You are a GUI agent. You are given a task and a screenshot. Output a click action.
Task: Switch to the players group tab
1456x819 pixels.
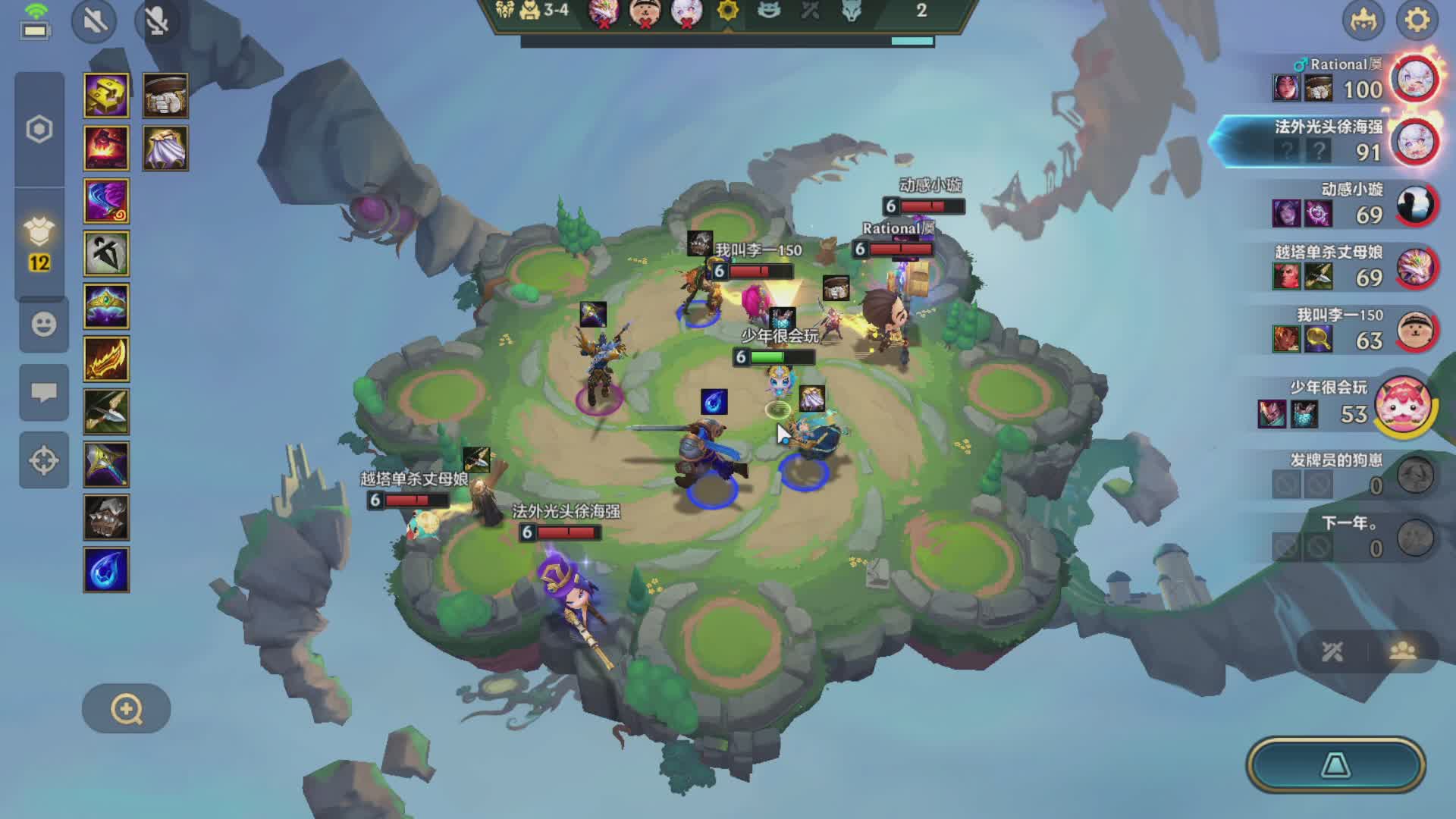tap(1402, 651)
